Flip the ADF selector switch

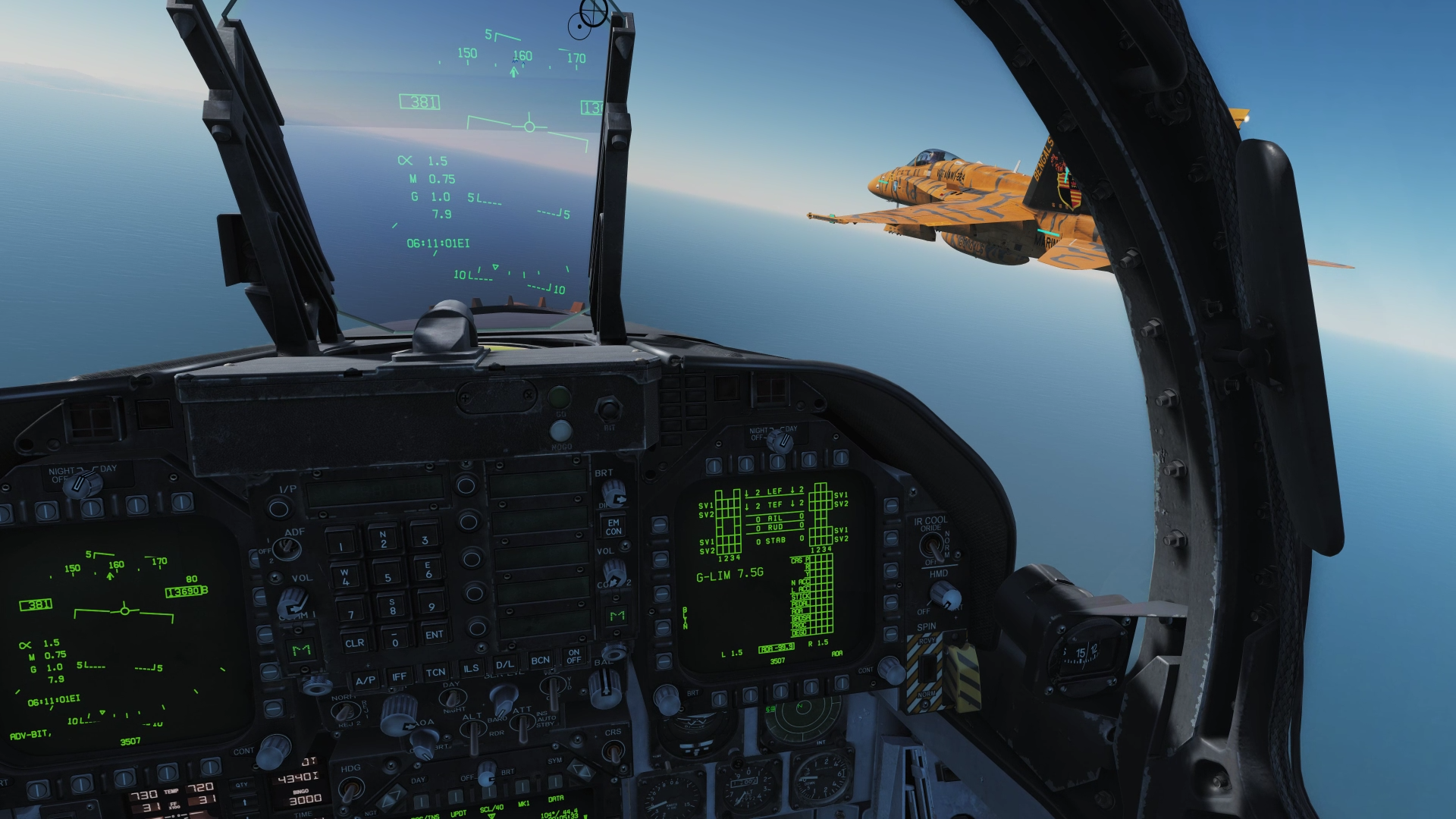pyautogui.click(x=287, y=548)
